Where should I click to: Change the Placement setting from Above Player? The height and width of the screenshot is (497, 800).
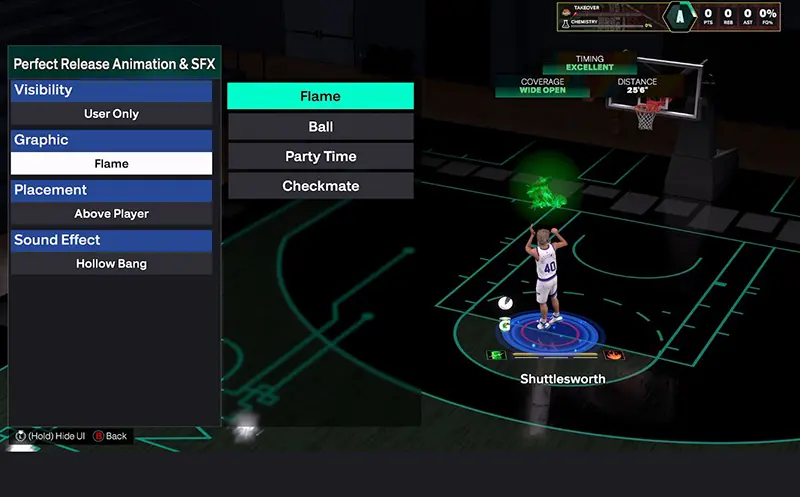[x=111, y=214]
